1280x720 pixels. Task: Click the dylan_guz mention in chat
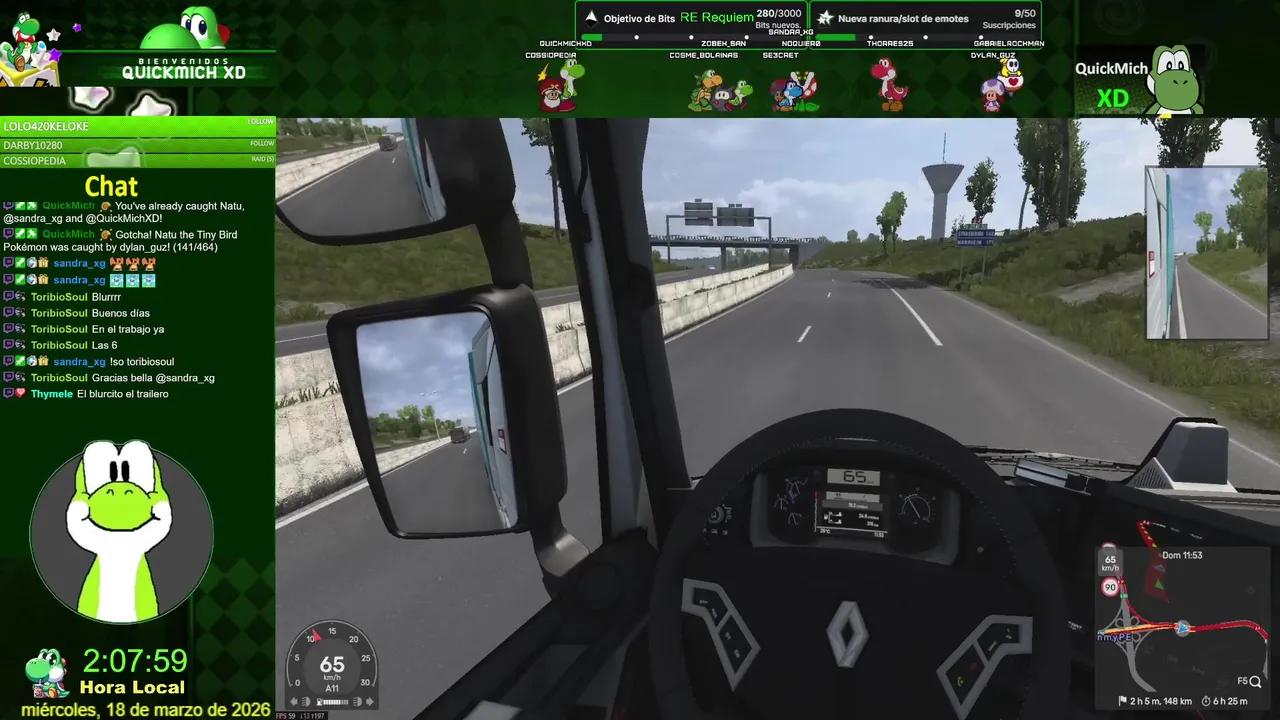[143, 247]
